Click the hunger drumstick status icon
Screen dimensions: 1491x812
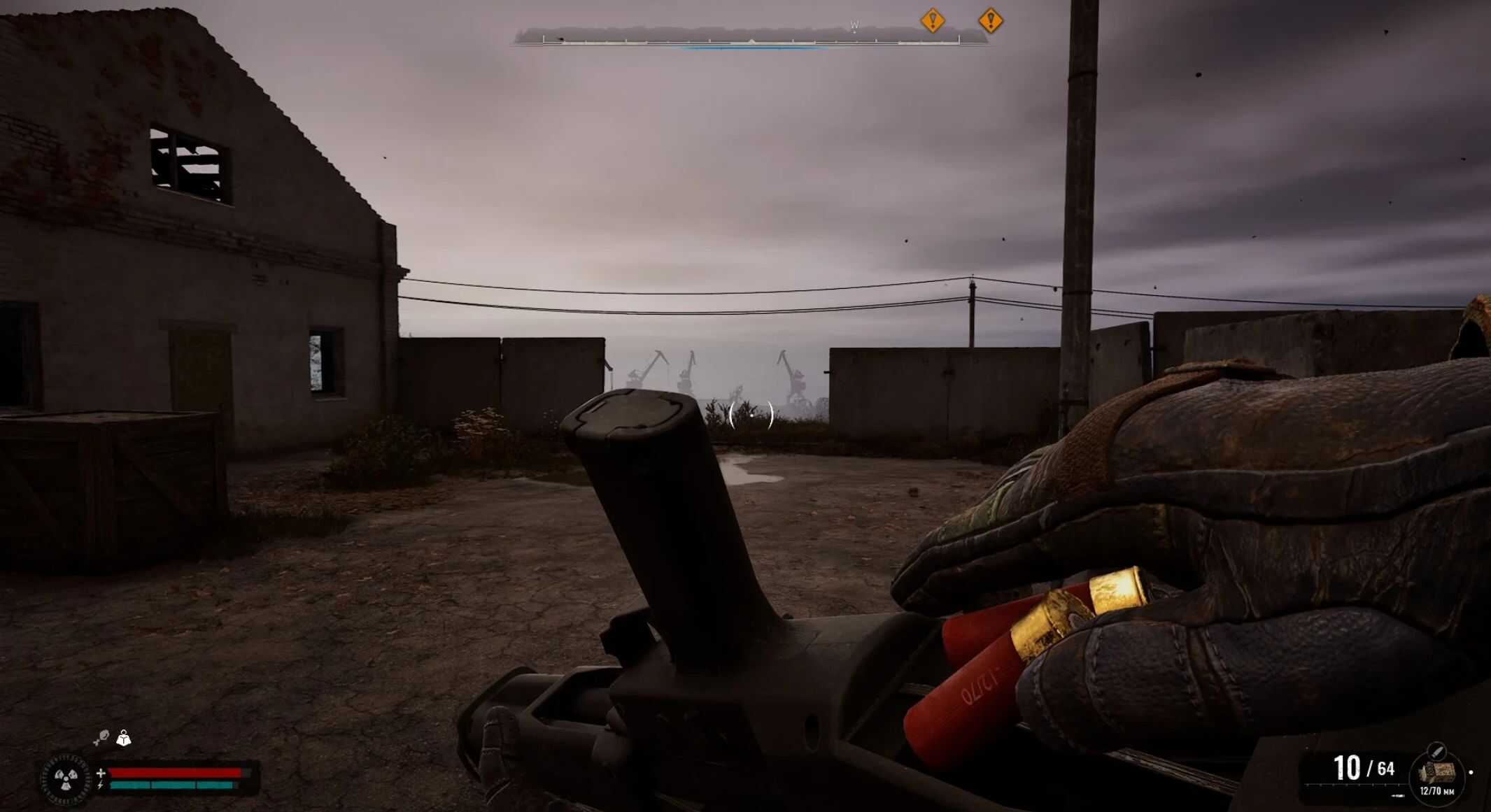coord(101,737)
